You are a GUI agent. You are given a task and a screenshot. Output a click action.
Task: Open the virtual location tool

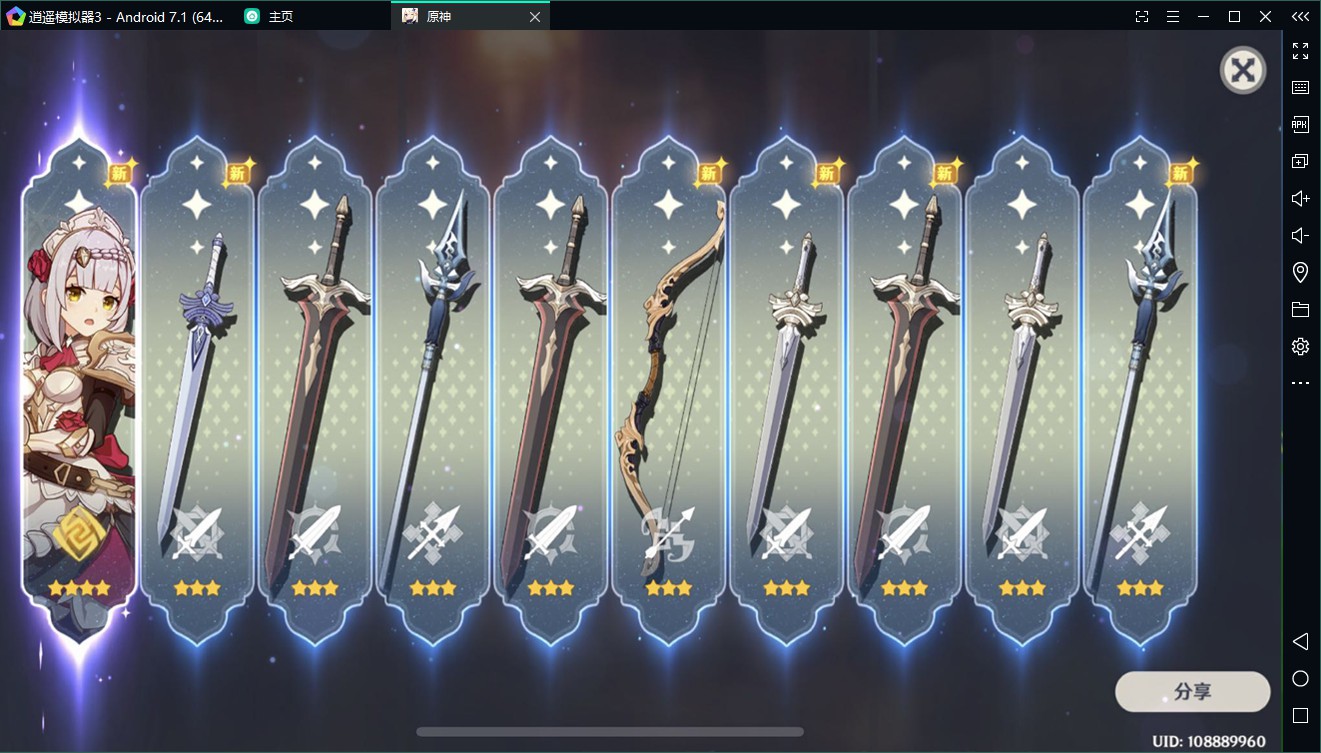tap(1300, 272)
